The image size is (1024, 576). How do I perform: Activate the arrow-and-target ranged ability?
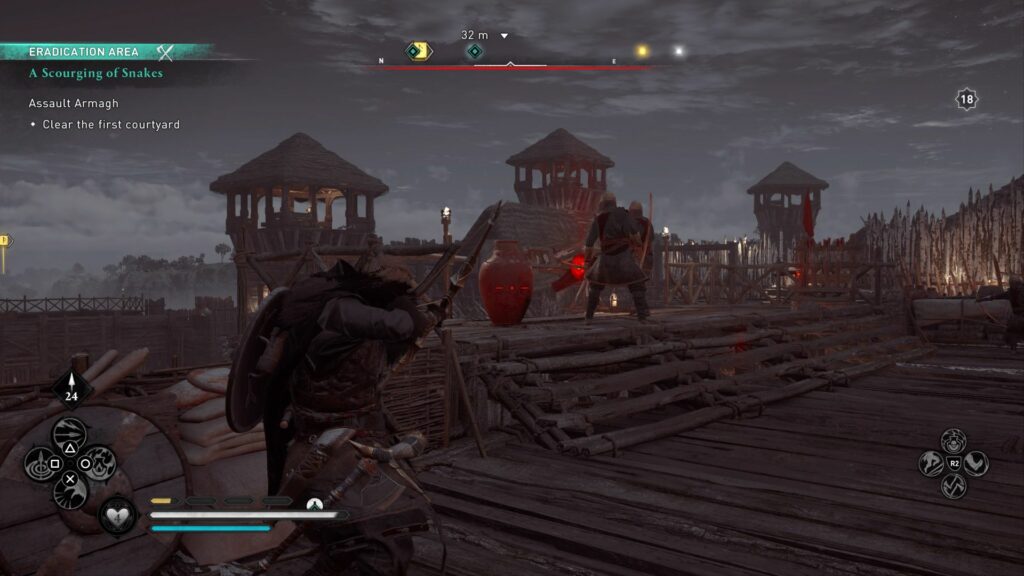click(40, 463)
